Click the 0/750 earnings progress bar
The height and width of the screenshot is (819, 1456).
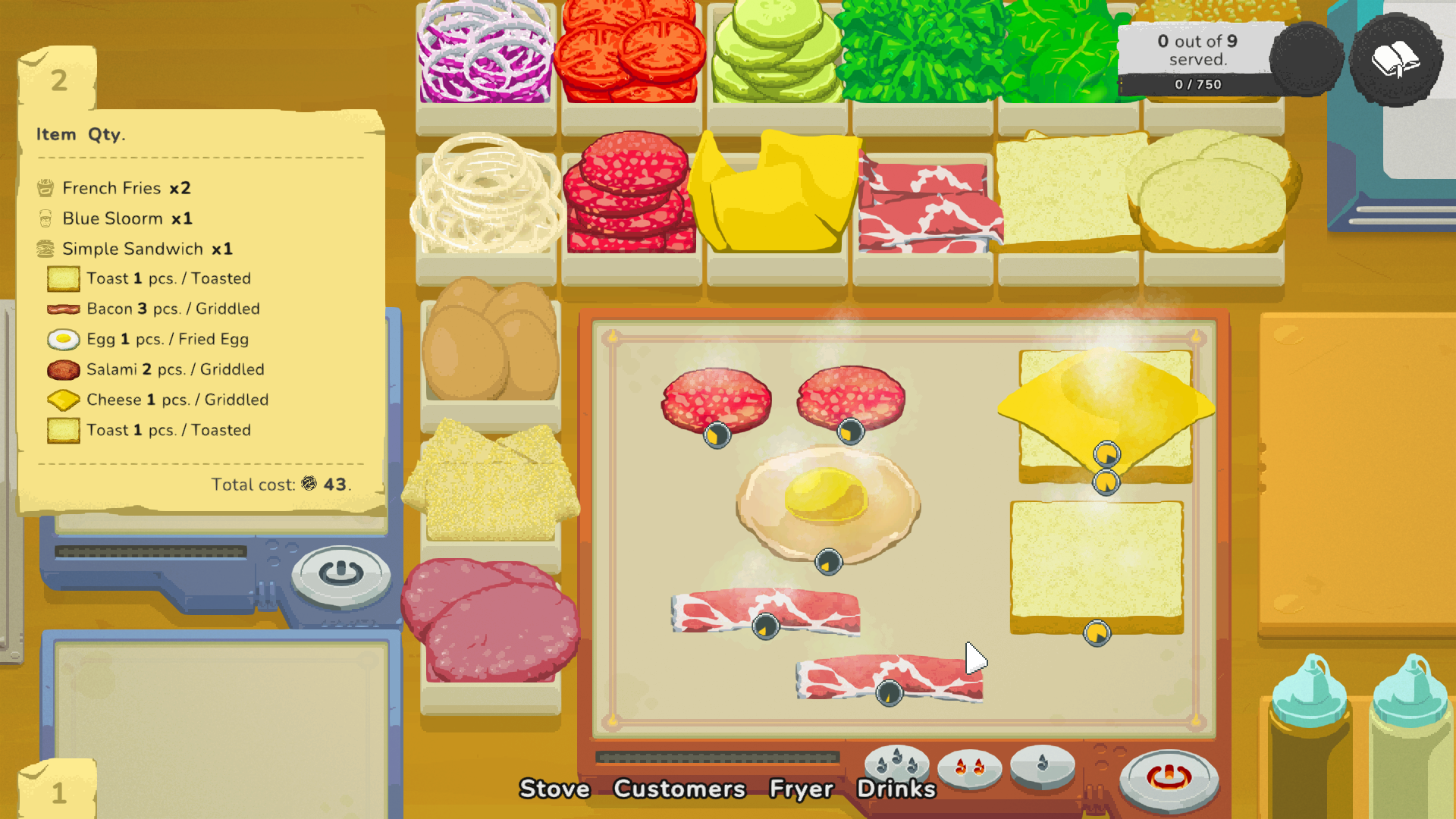(x=1199, y=85)
